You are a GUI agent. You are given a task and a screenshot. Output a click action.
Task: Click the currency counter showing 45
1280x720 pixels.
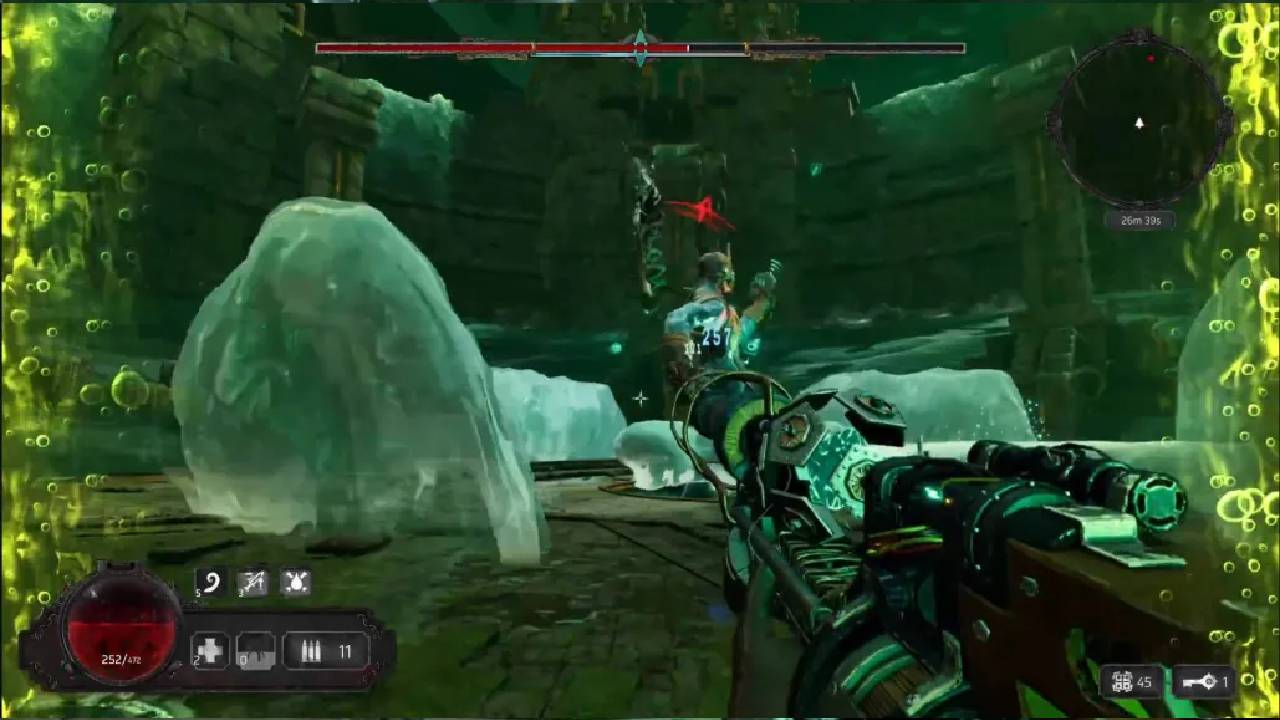(x=1132, y=682)
